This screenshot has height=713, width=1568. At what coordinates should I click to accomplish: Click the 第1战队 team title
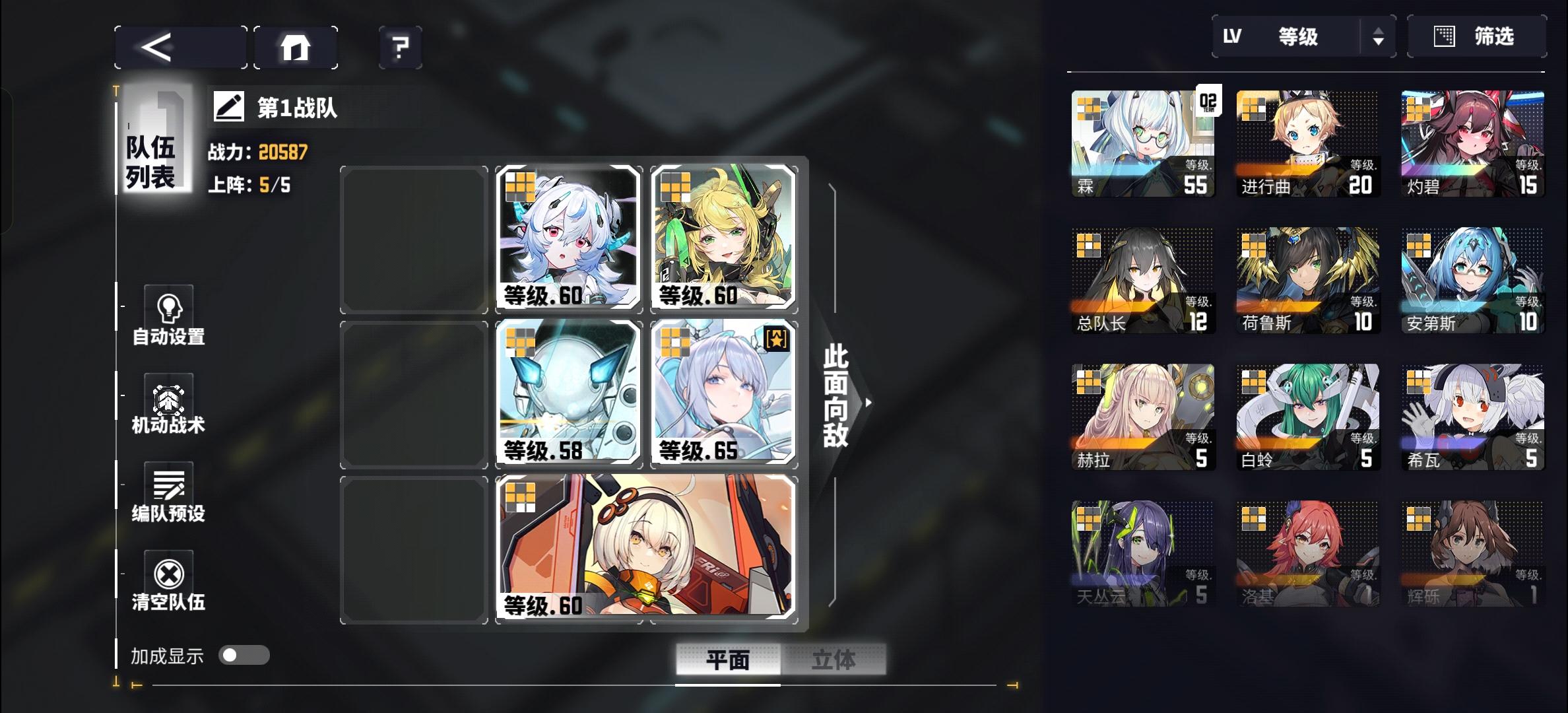click(x=298, y=109)
